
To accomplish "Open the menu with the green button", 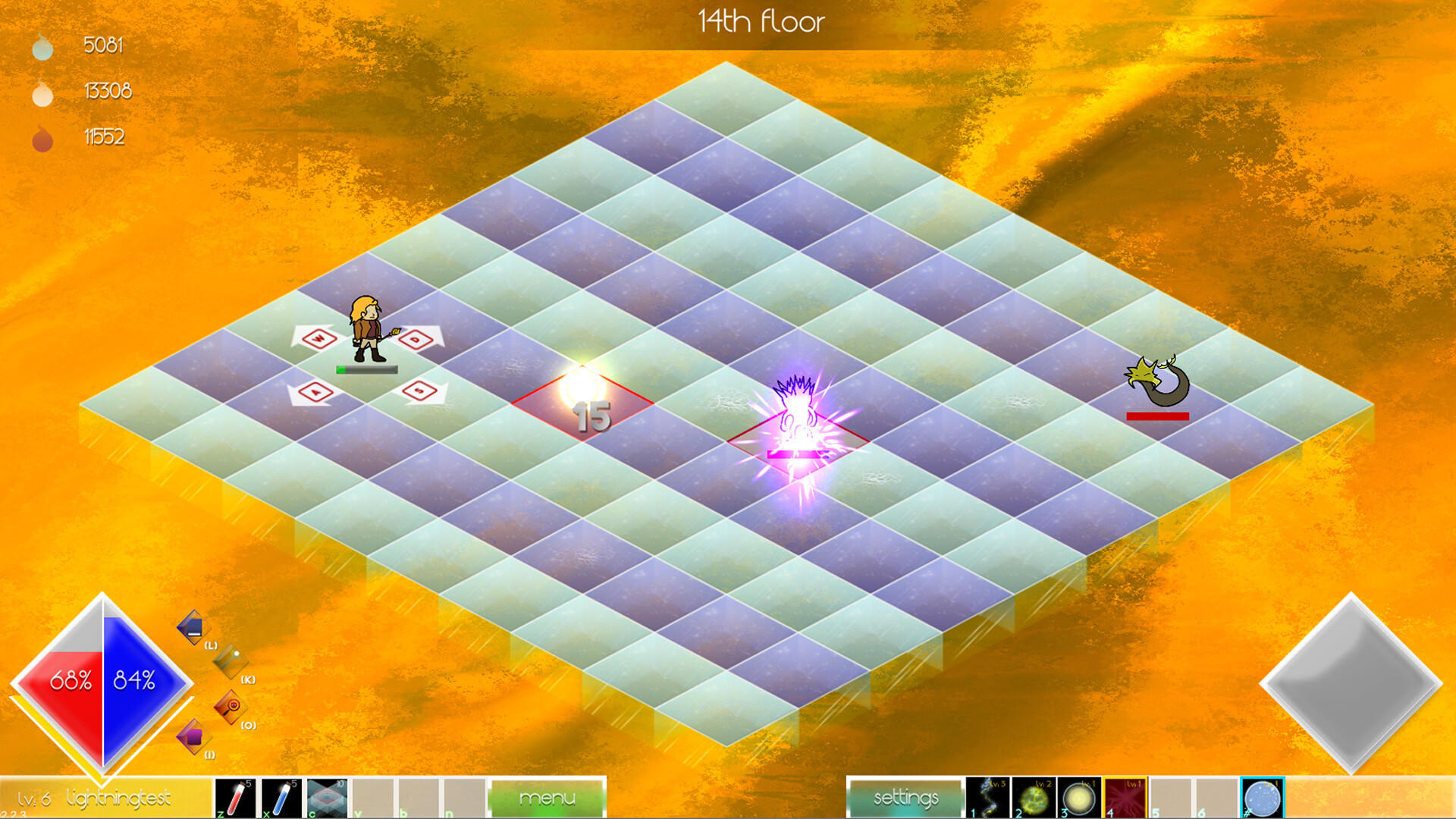I will click(x=548, y=797).
